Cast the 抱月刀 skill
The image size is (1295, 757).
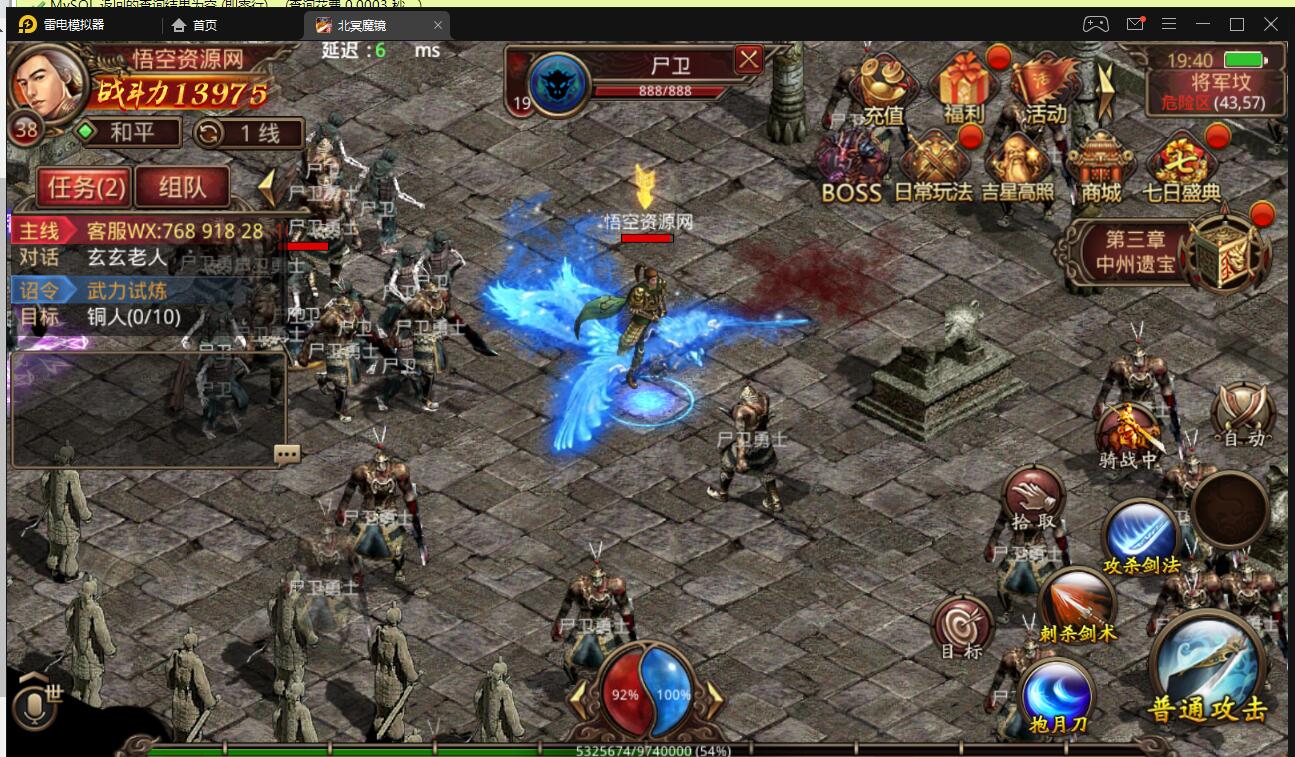coord(1057,695)
